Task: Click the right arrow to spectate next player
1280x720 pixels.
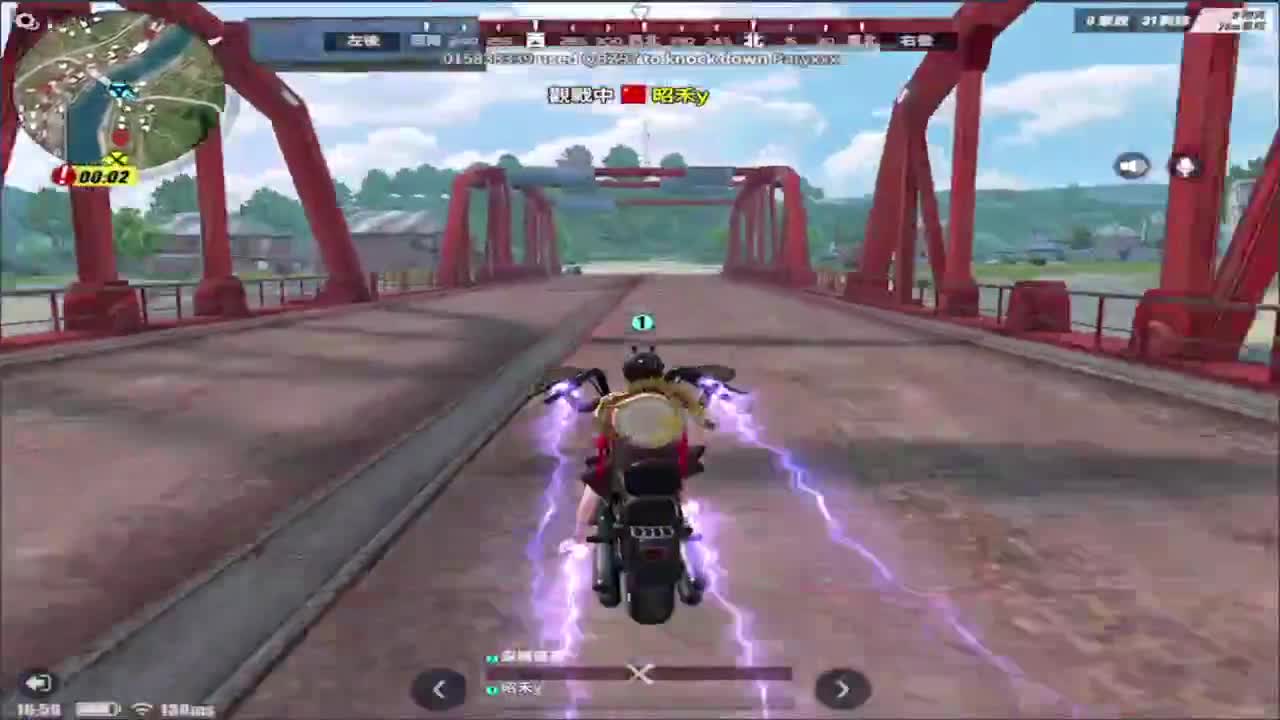Action: (x=842, y=689)
